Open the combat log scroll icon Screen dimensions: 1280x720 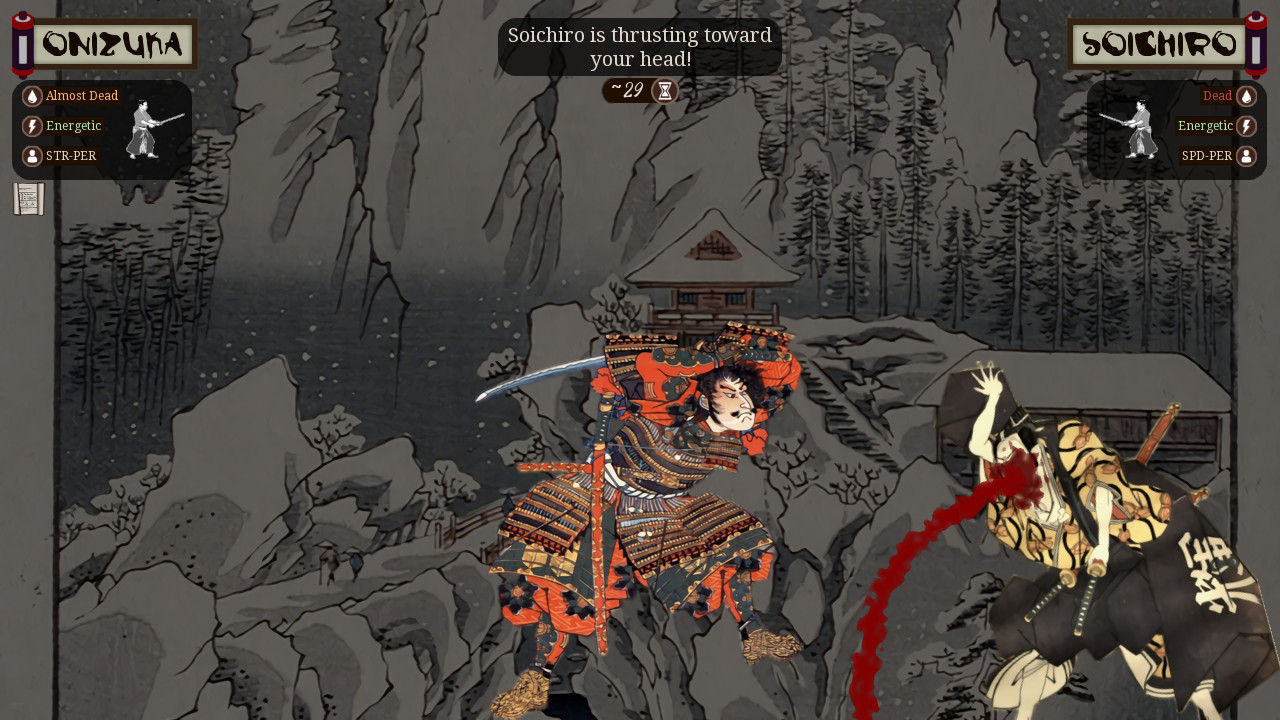pos(27,199)
